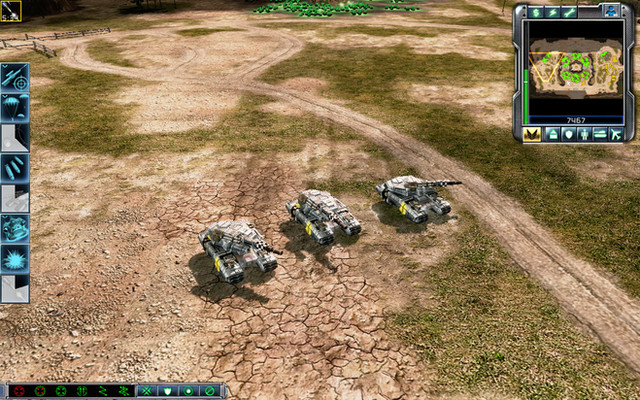Select the aggressive stance button
The width and height of the screenshot is (640, 400).
tap(148, 391)
